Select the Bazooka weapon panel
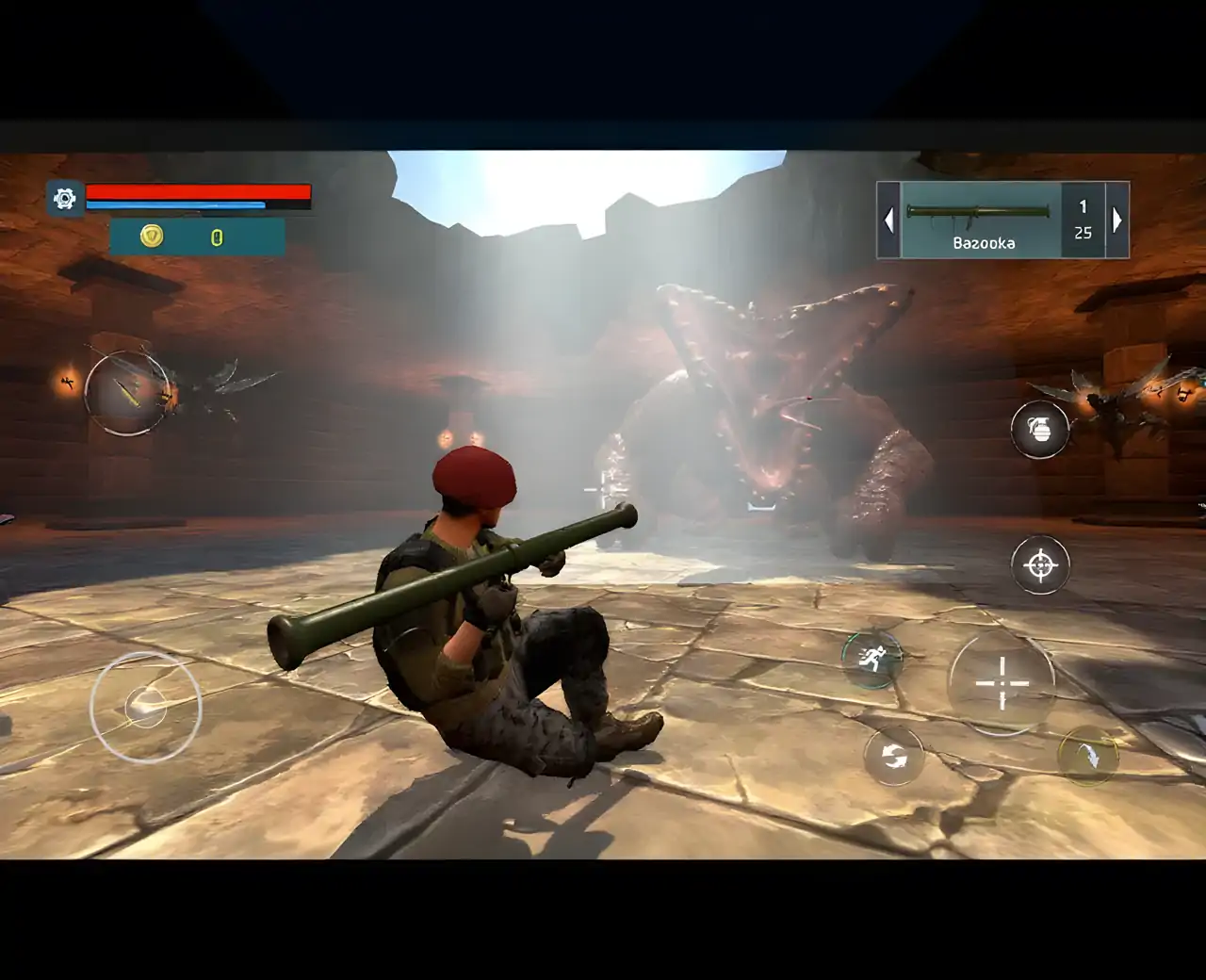The width and height of the screenshot is (1206, 980). (x=982, y=220)
